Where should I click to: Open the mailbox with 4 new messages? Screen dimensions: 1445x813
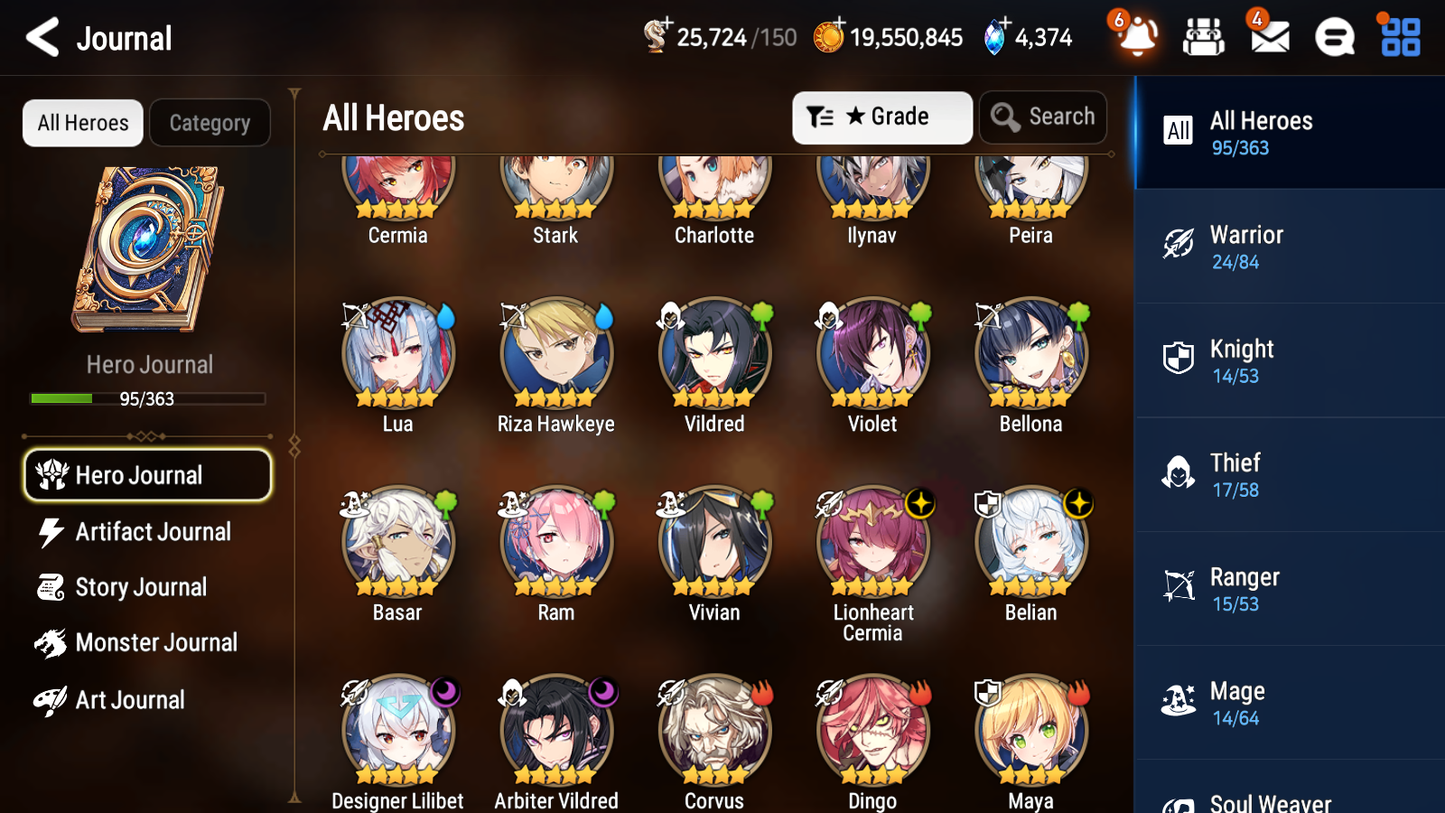(x=1267, y=36)
